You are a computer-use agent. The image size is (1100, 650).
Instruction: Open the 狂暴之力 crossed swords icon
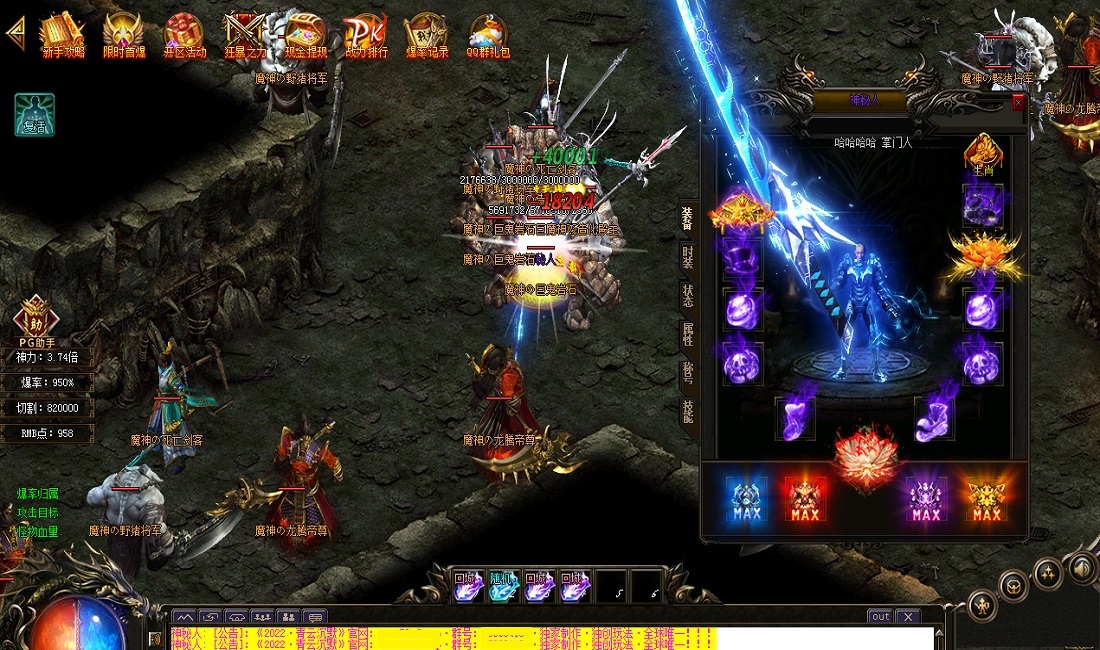(245, 35)
